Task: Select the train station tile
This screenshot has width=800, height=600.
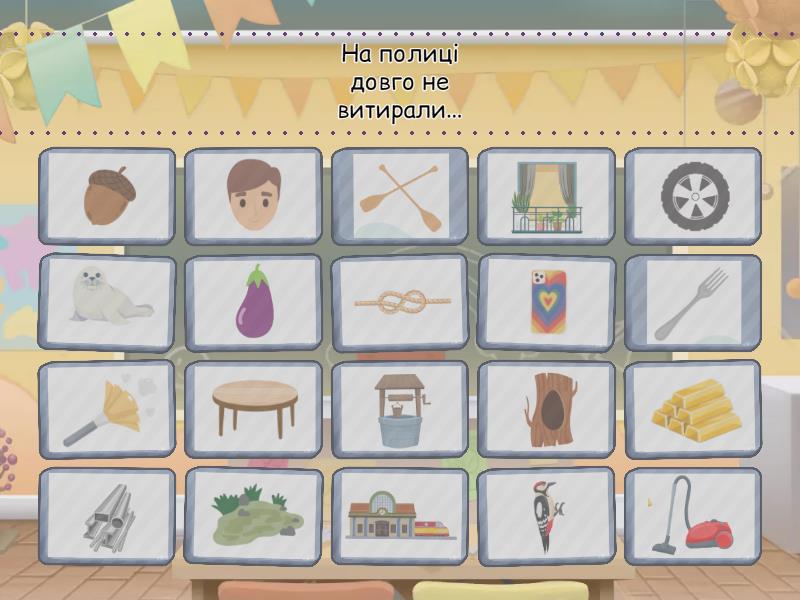Action: pyautogui.click(x=400, y=516)
